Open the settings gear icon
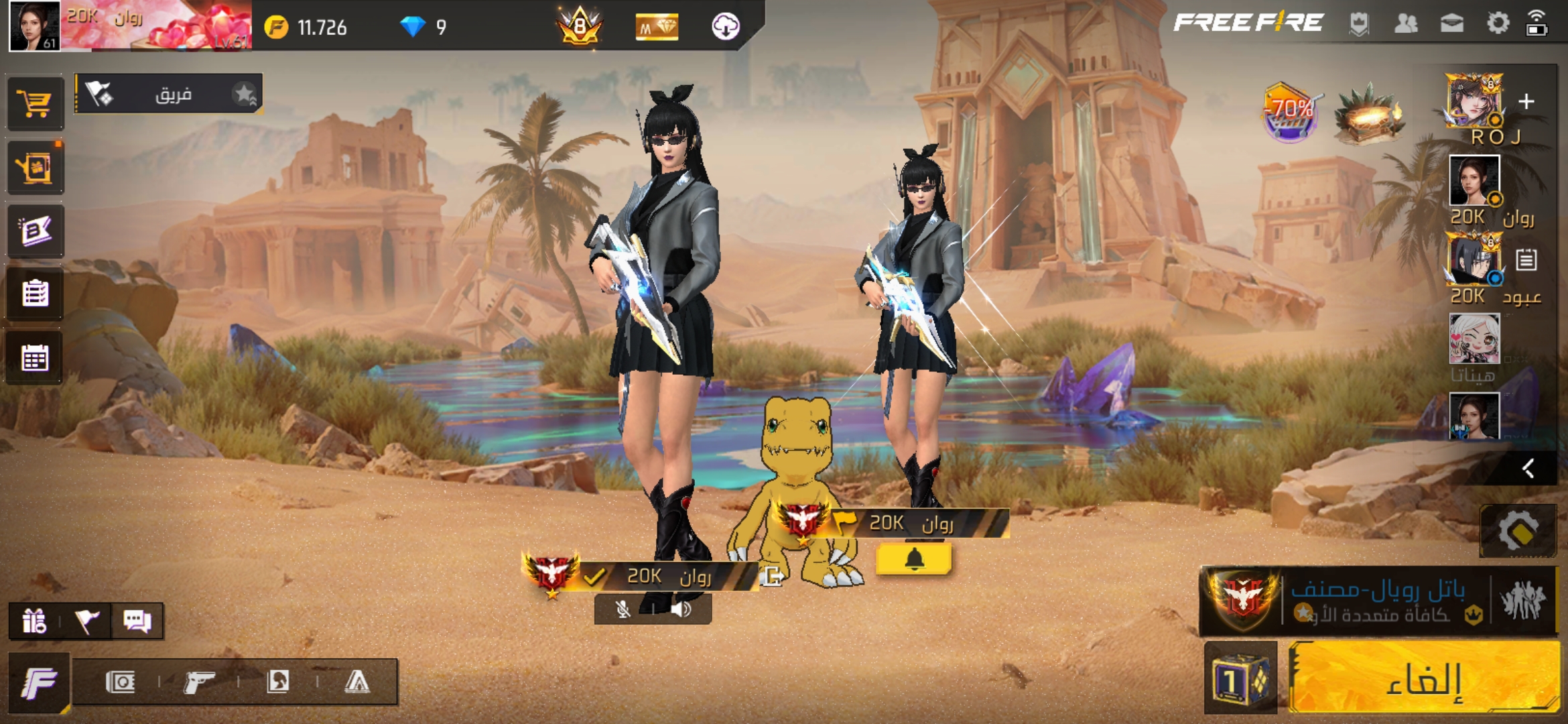 (1498, 23)
